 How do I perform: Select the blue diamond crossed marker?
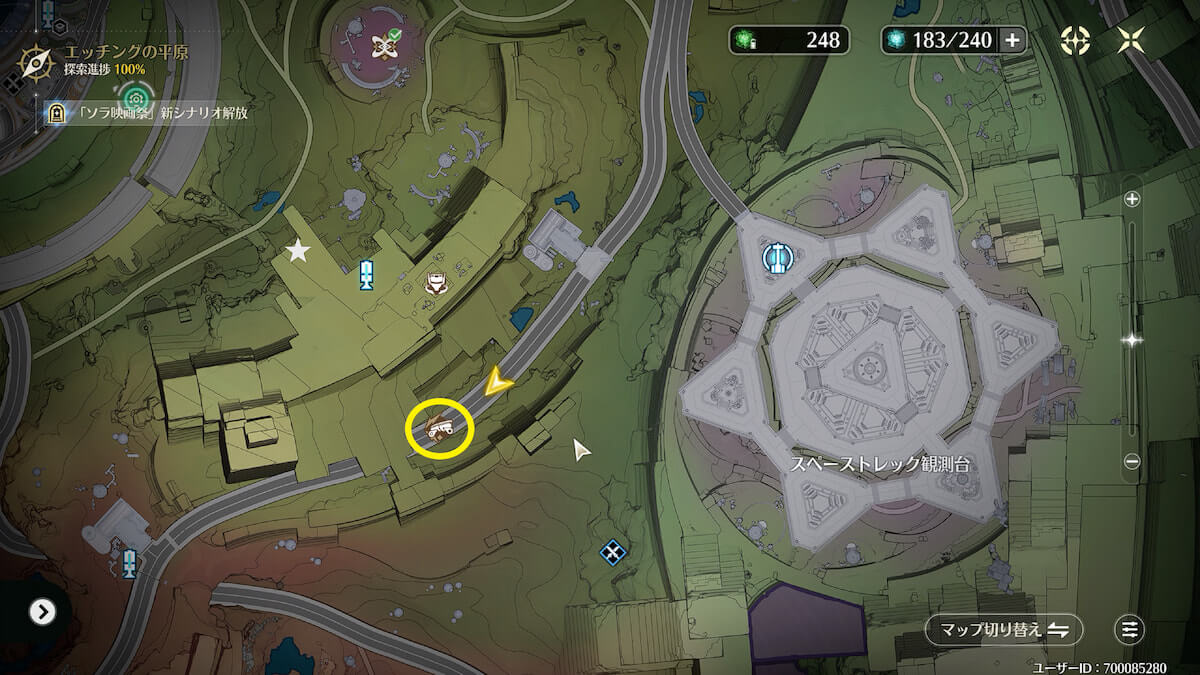pos(612,552)
